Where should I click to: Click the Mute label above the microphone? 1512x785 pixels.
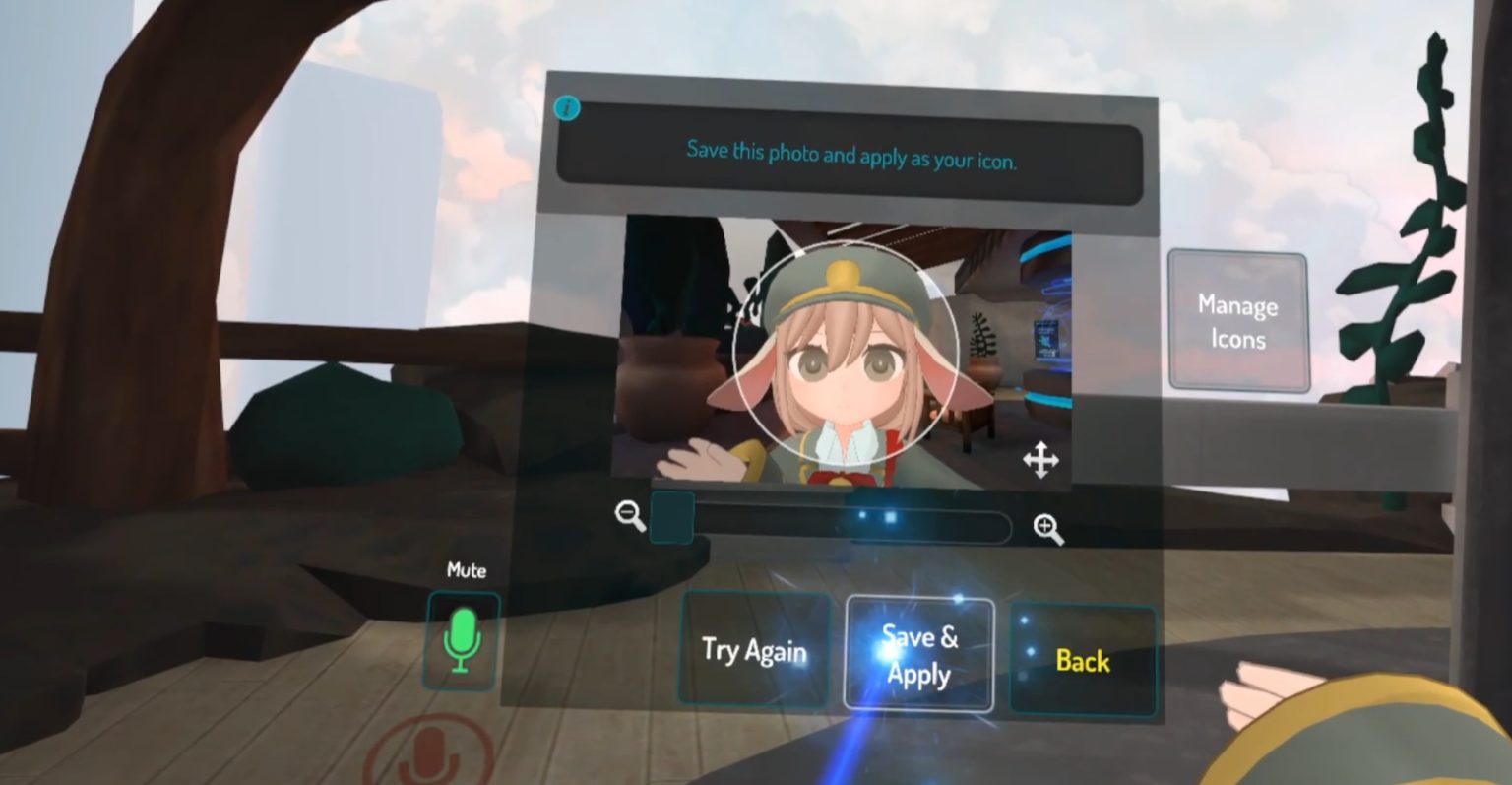(468, 570)
